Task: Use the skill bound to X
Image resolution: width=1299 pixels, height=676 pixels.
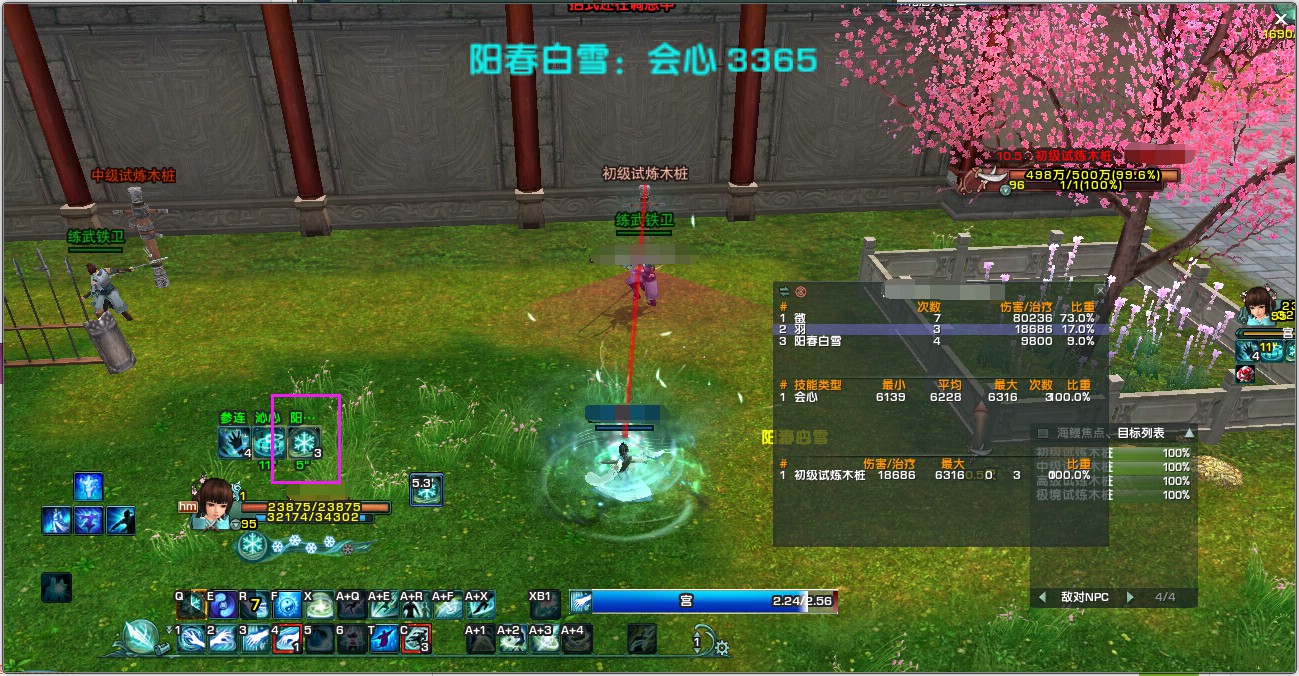Action: 319,605
